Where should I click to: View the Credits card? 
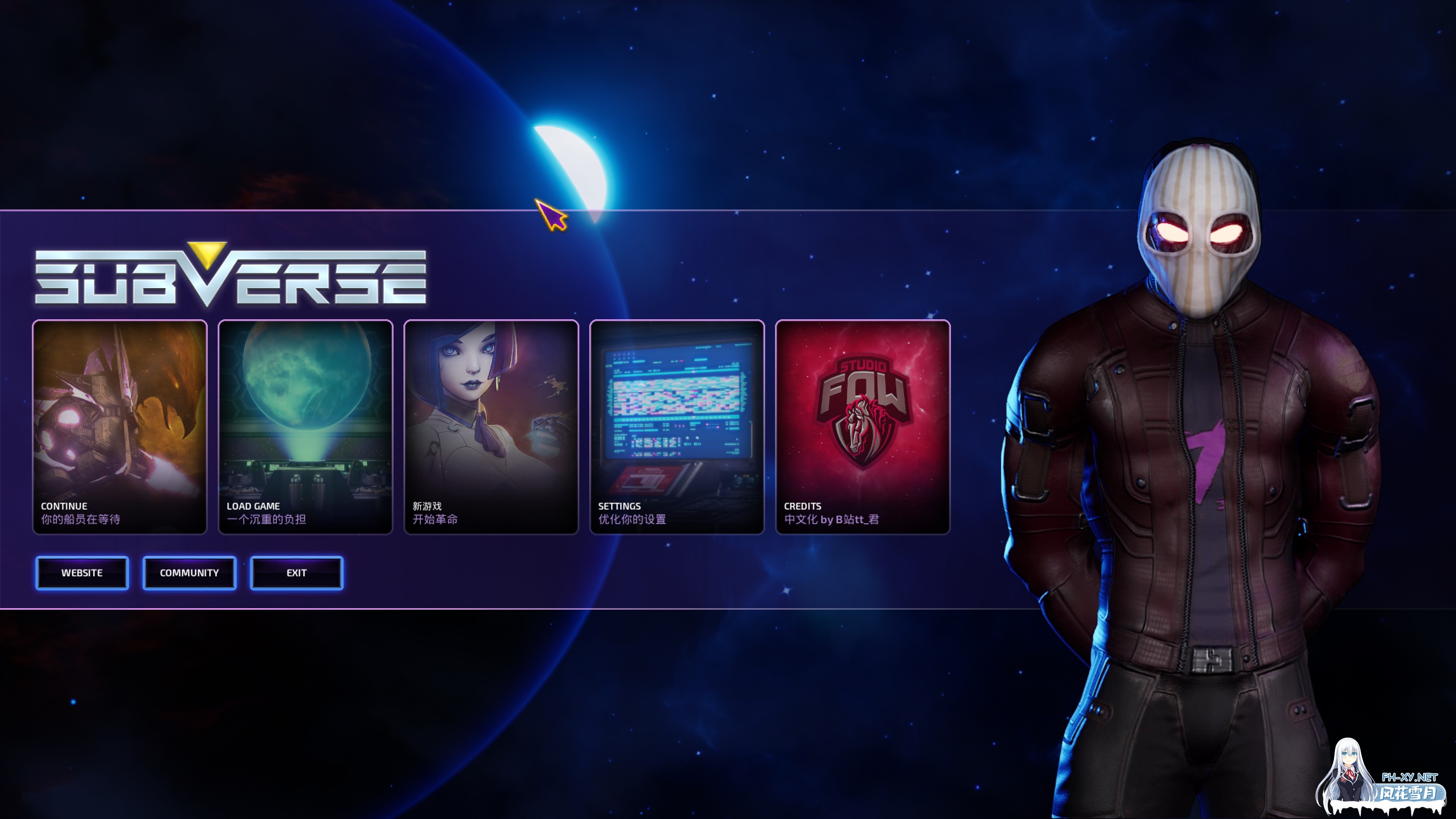click(x=863, y=427)
